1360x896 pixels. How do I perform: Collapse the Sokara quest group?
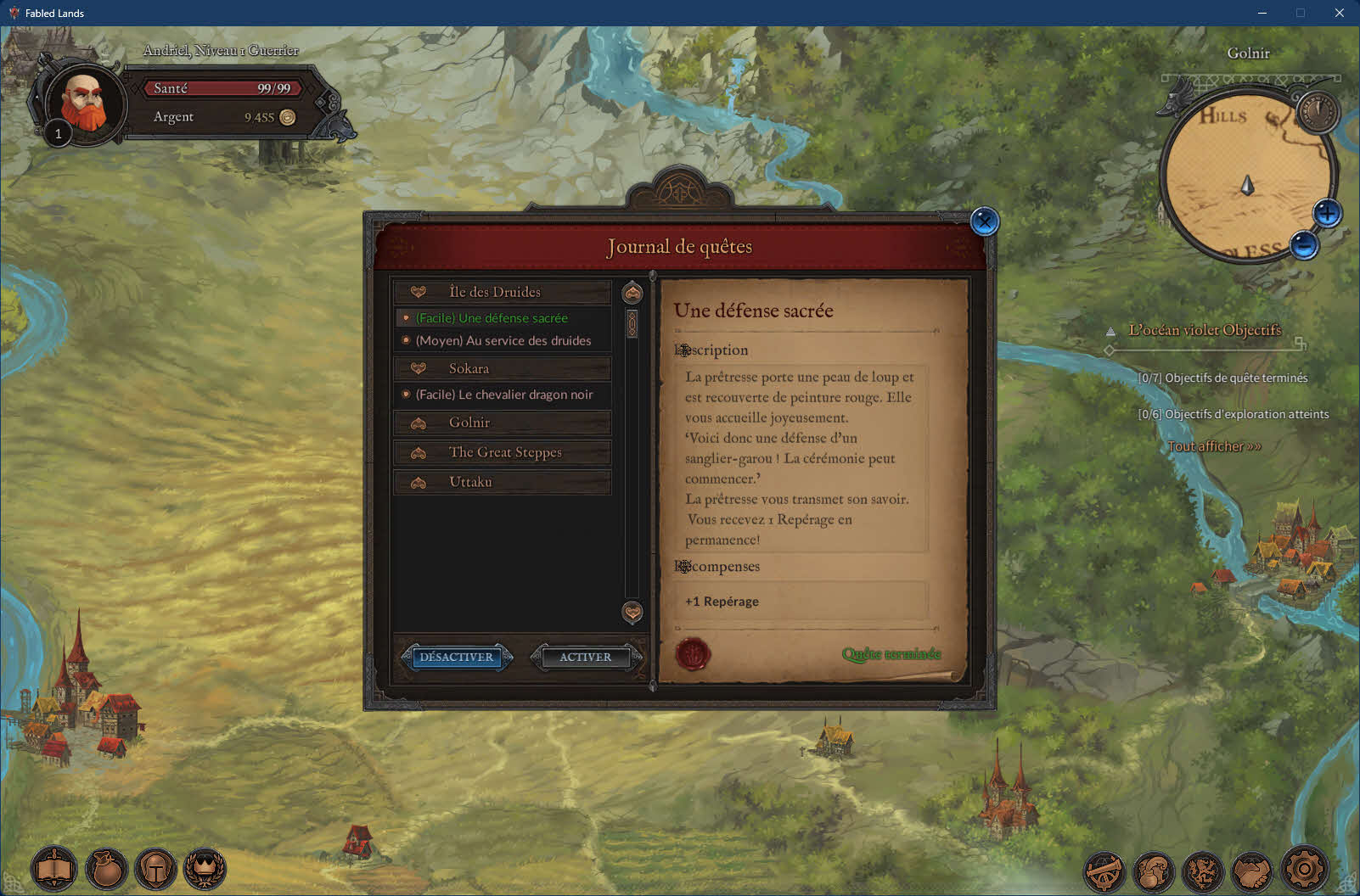[x=502, y=368]
